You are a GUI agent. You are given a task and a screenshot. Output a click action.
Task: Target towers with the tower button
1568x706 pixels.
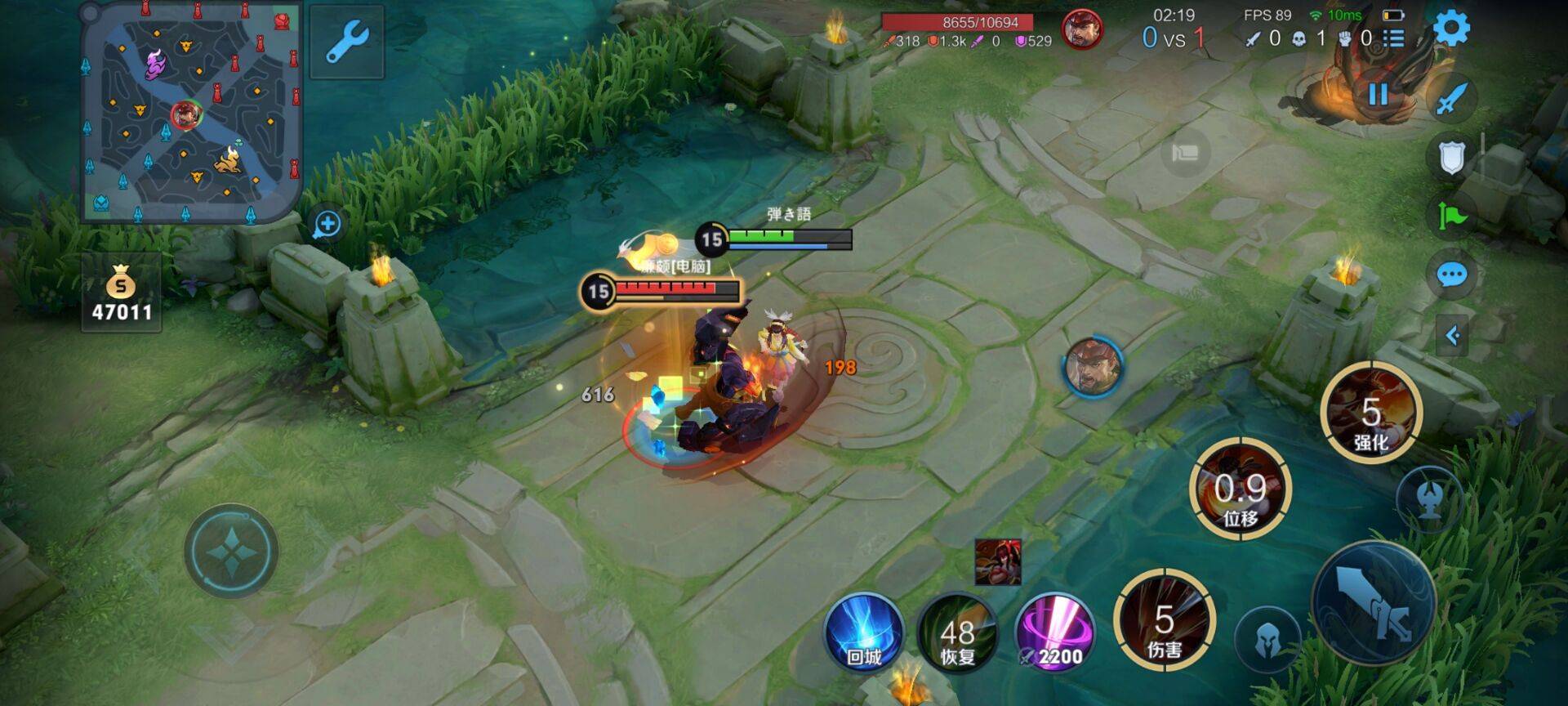pyautogui.click(x=1428, y=499)
